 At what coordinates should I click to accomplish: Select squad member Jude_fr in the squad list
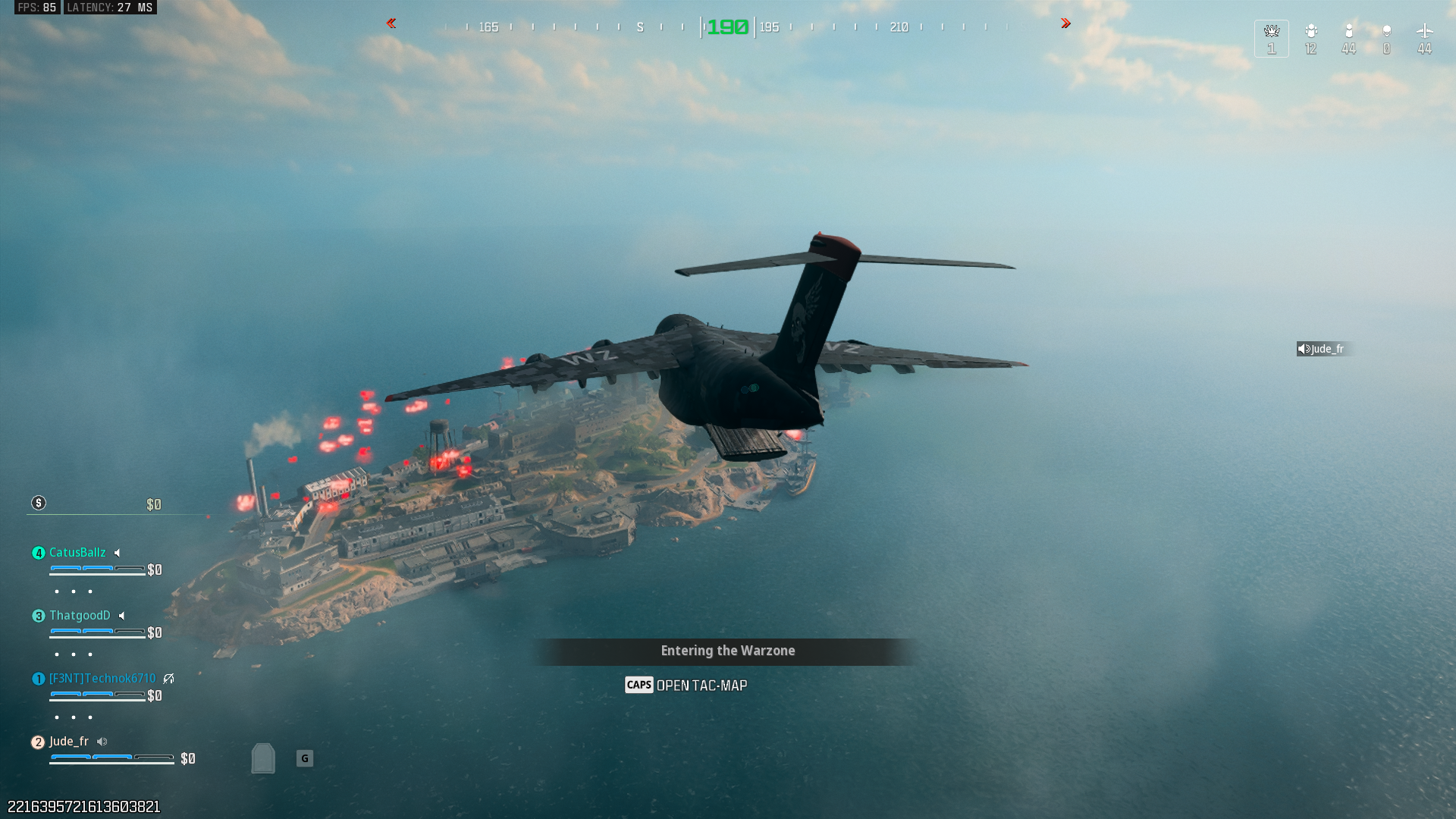tap(69, 742)
